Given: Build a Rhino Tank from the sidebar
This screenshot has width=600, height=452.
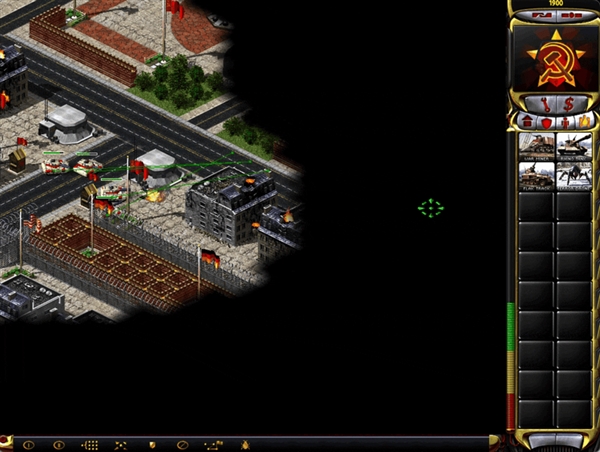Looking at the screenshot, I should point(574,147).
